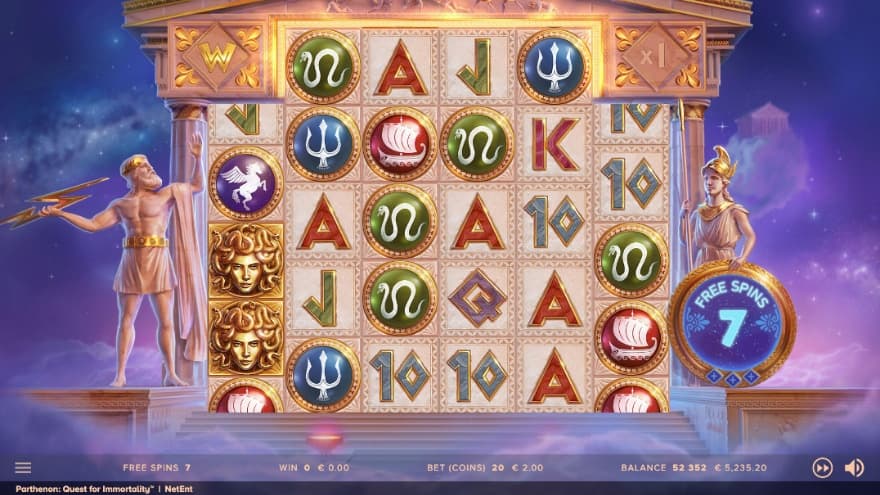The height and width of the screenshot is (495, 880).
Task: Activate the fast-forward quick spin button
Action: click(x=822, y=467)
